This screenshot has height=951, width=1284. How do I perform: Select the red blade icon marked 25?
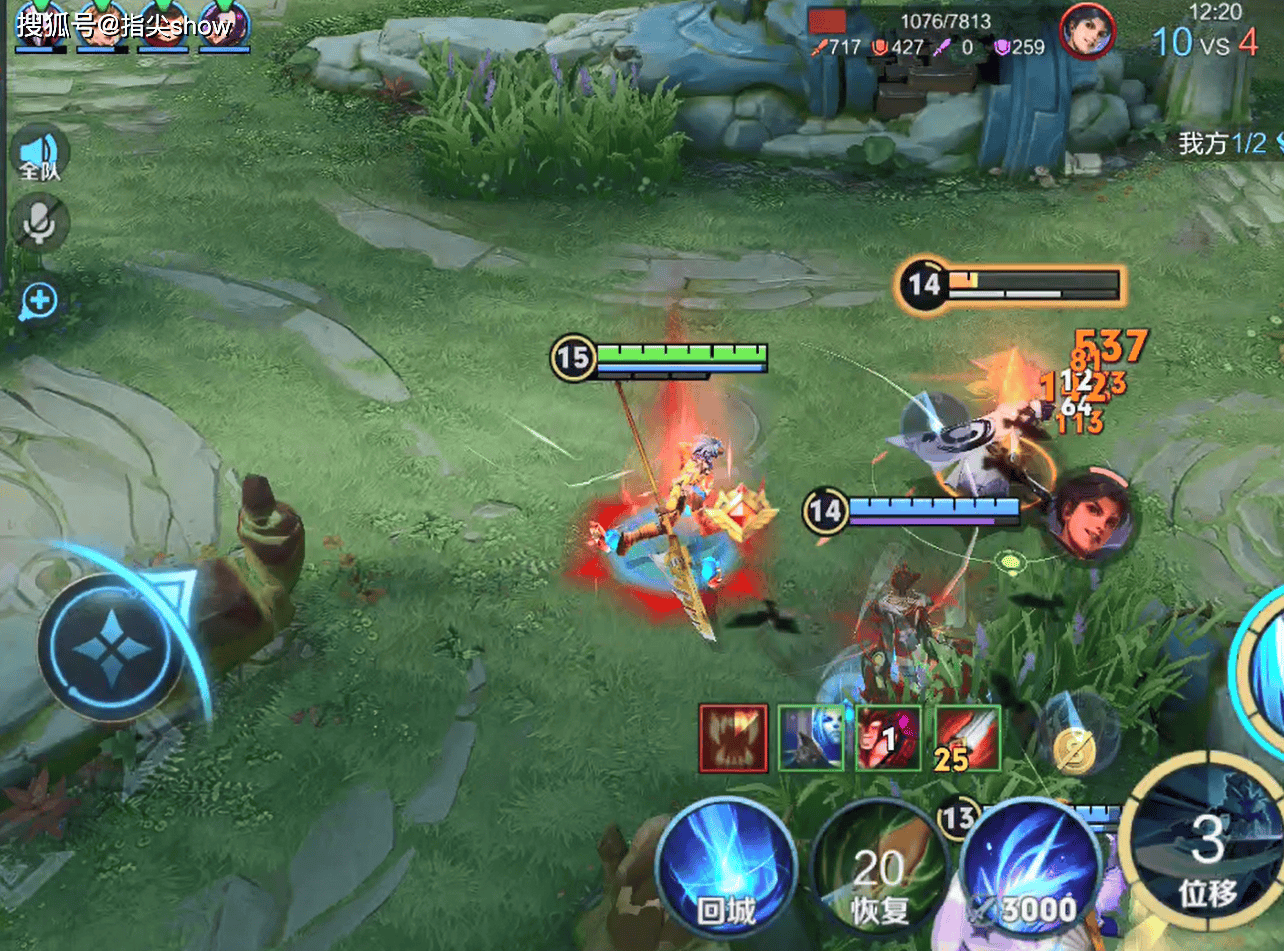[967, 738]
